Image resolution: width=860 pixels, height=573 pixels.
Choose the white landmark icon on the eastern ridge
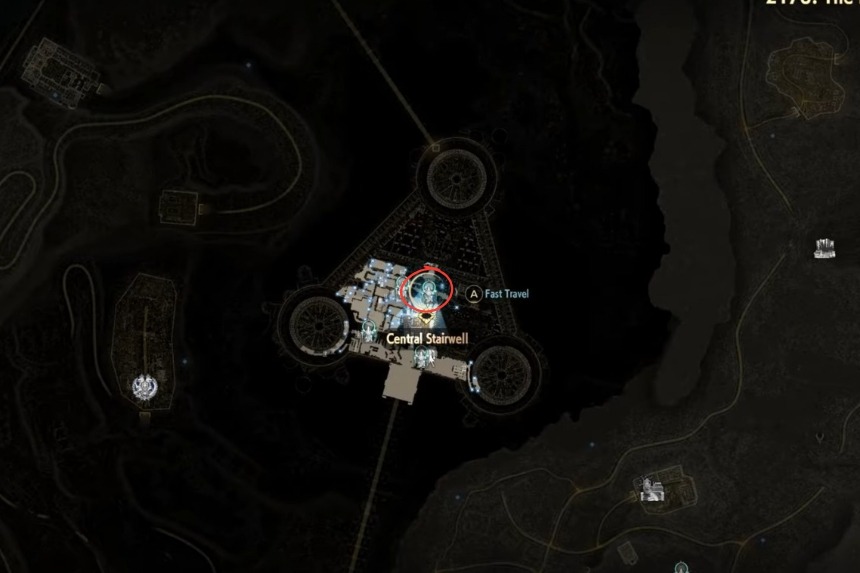[825, 246]
